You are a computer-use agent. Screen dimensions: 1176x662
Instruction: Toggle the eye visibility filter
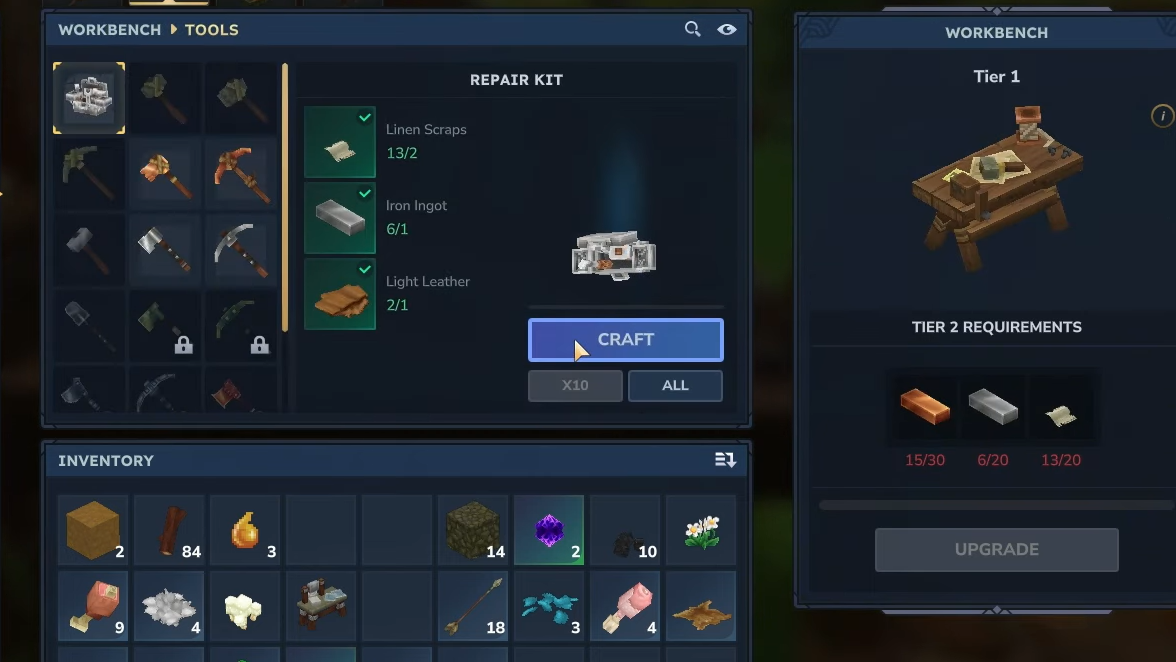click(x=727, y=29)
